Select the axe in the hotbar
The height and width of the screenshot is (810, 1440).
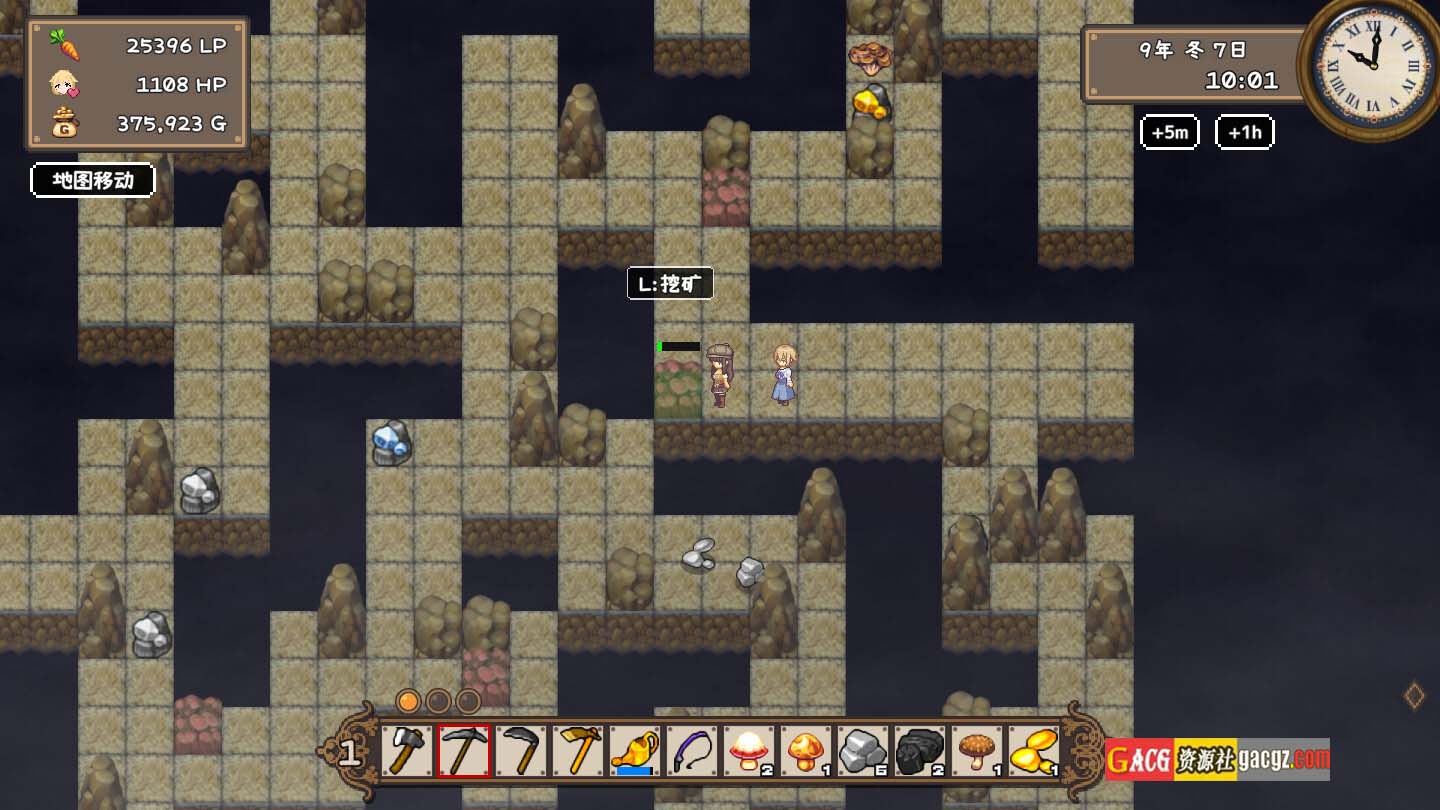click(406, 751)
